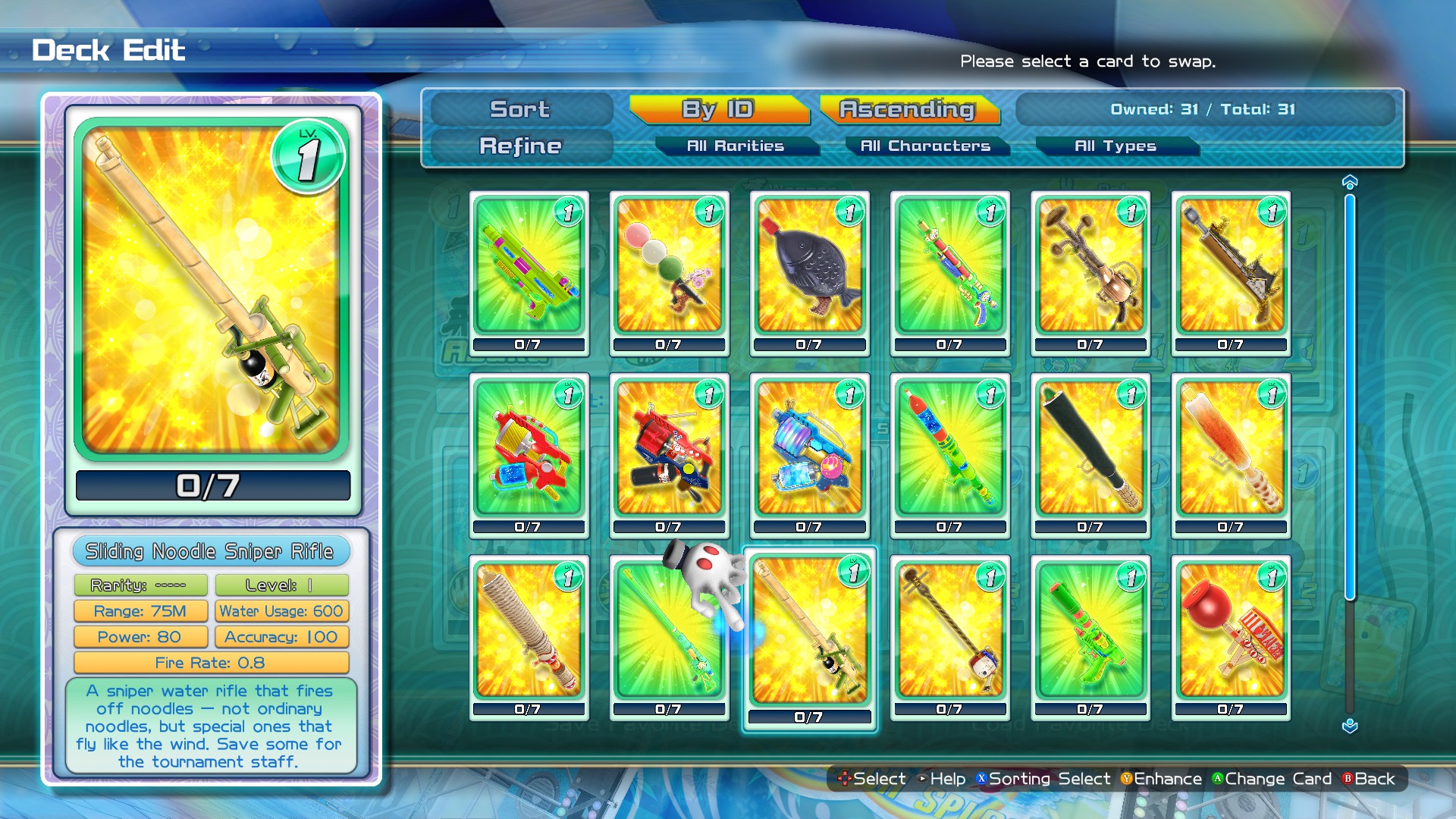Open the Refine menu
Viewport: 1456px width, 819px height.
click(519, 146)
